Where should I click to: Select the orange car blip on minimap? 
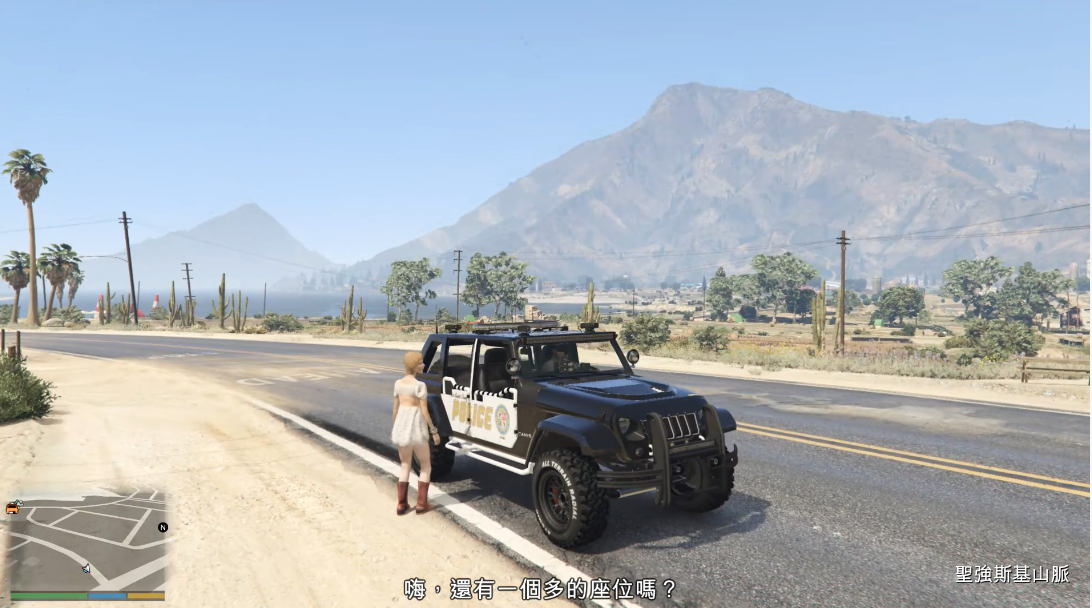13,508
